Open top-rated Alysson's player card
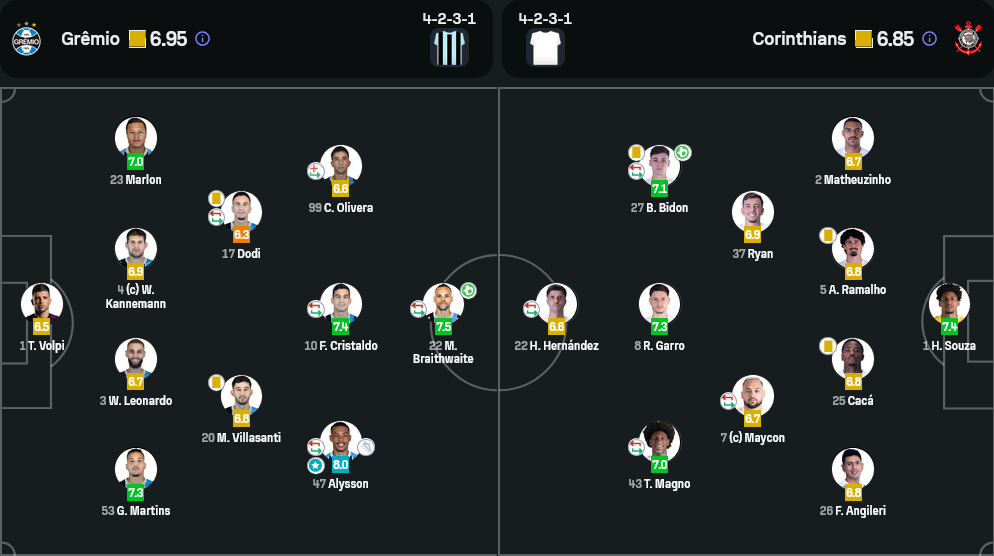Viewport: 994px width, 556px height. pos(341,442)
